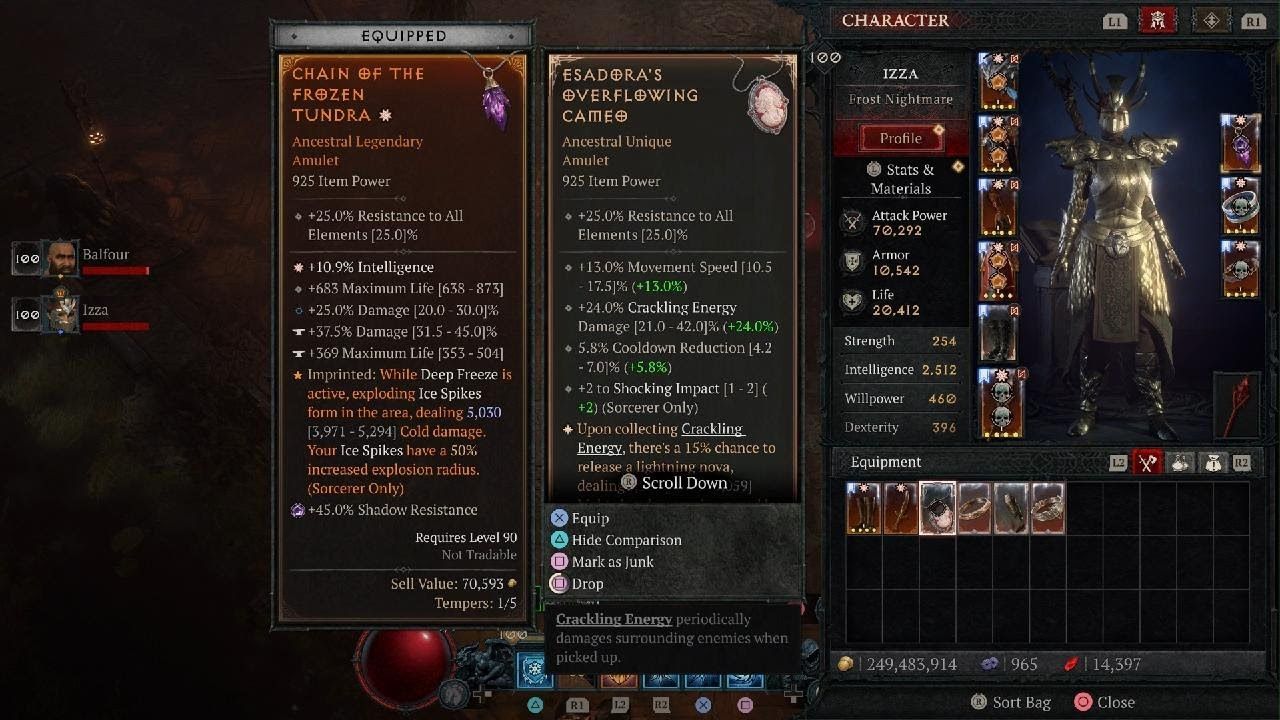1280x720 pixels.
Task: Select the pants item in the bag
Action: (864, 508)
